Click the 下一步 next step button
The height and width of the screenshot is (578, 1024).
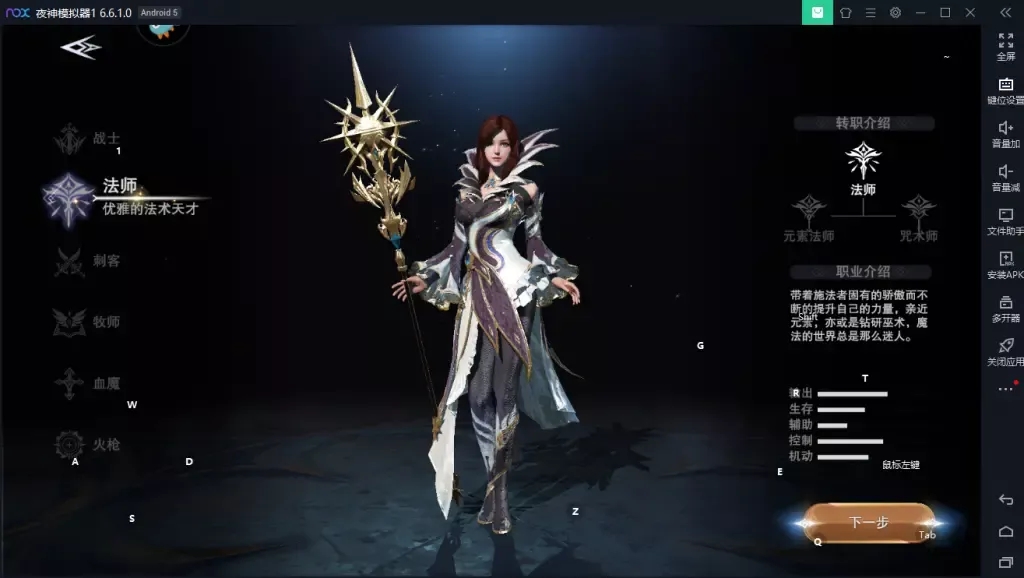(868, 522)
